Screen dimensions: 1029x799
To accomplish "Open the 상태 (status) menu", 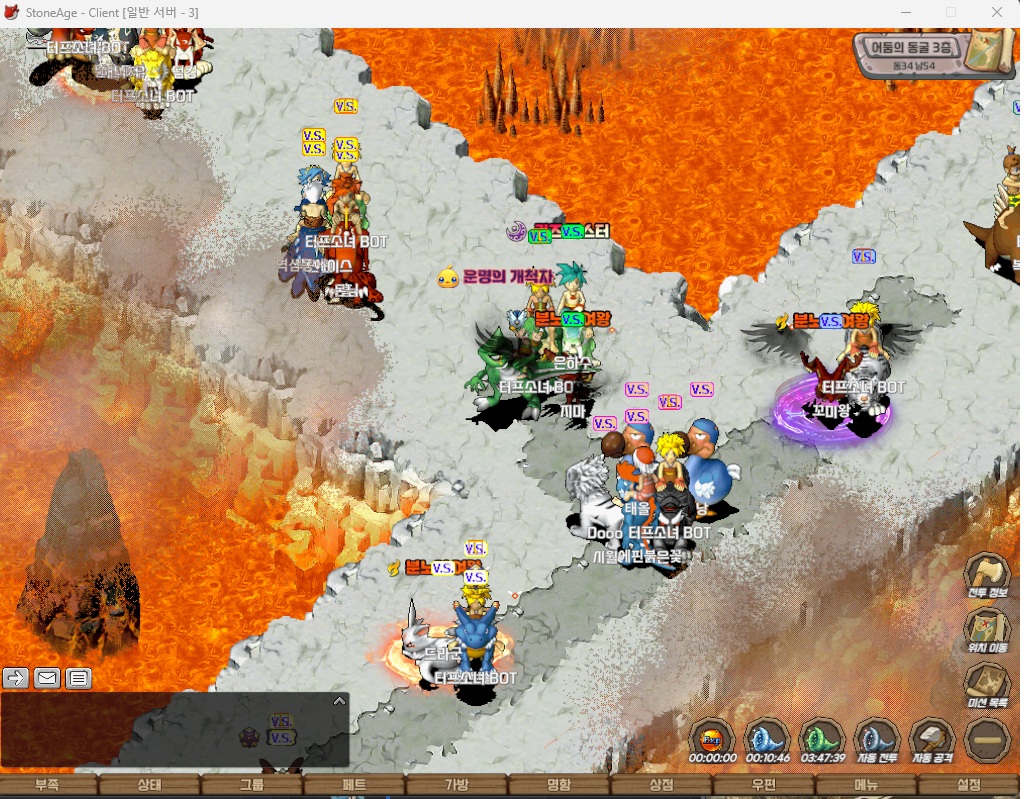I will point(149,786).
